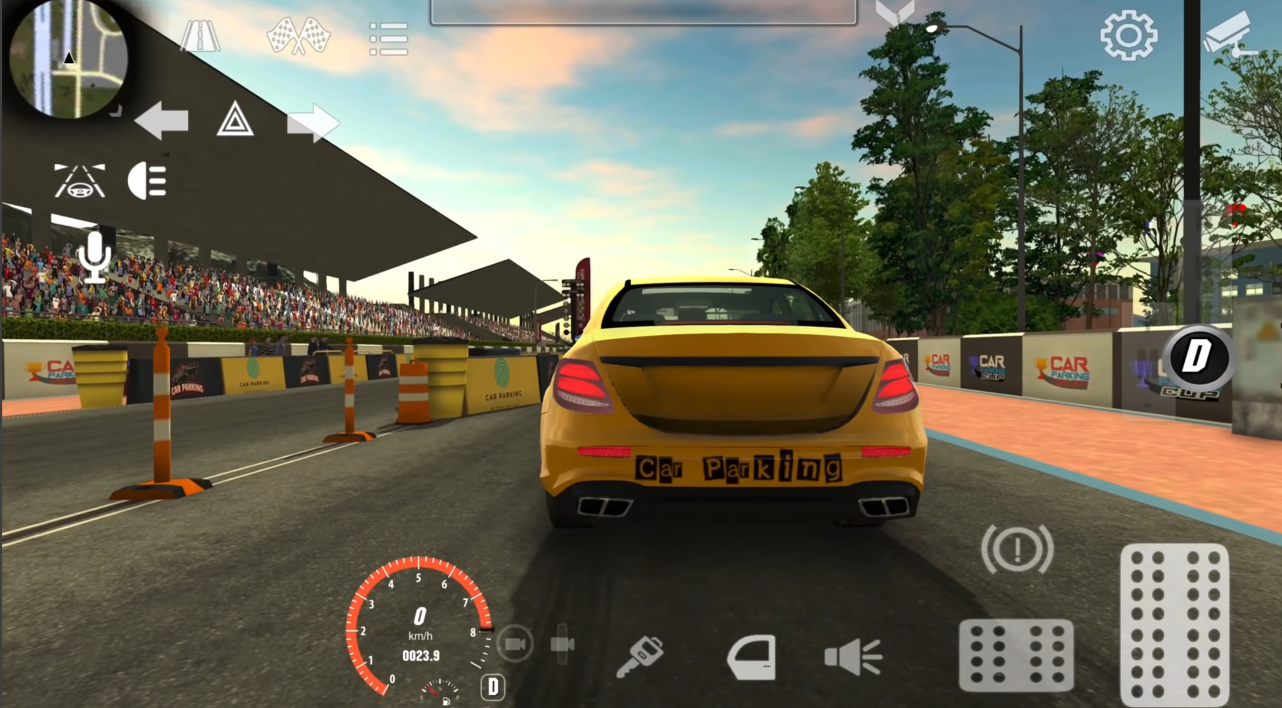Image resolution: width=1282 pixels, height=708 pixels.
Task: Engage the handbrake warning icon
Action: point(1017,548)
